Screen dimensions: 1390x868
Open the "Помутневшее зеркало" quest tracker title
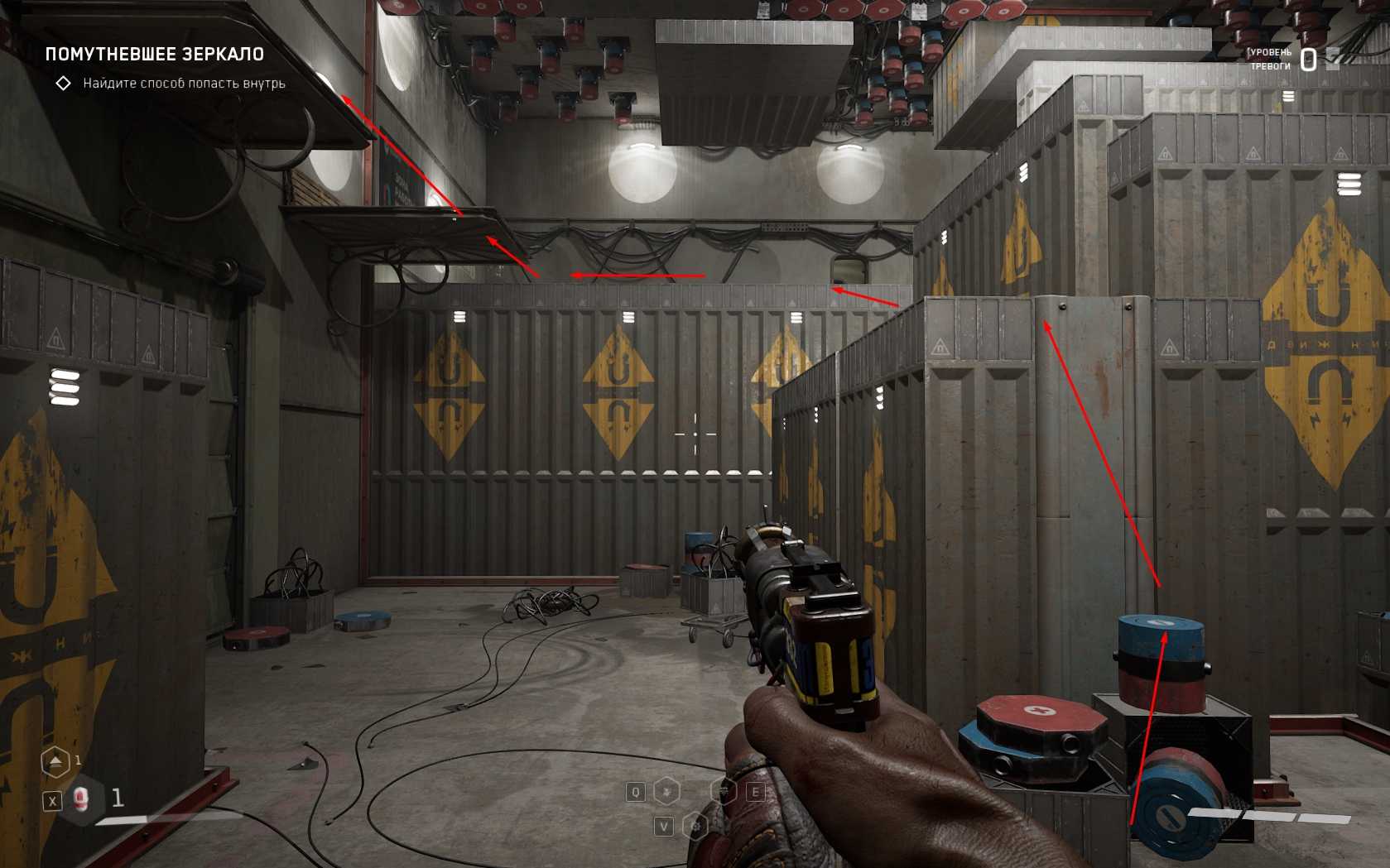(154, 55)
